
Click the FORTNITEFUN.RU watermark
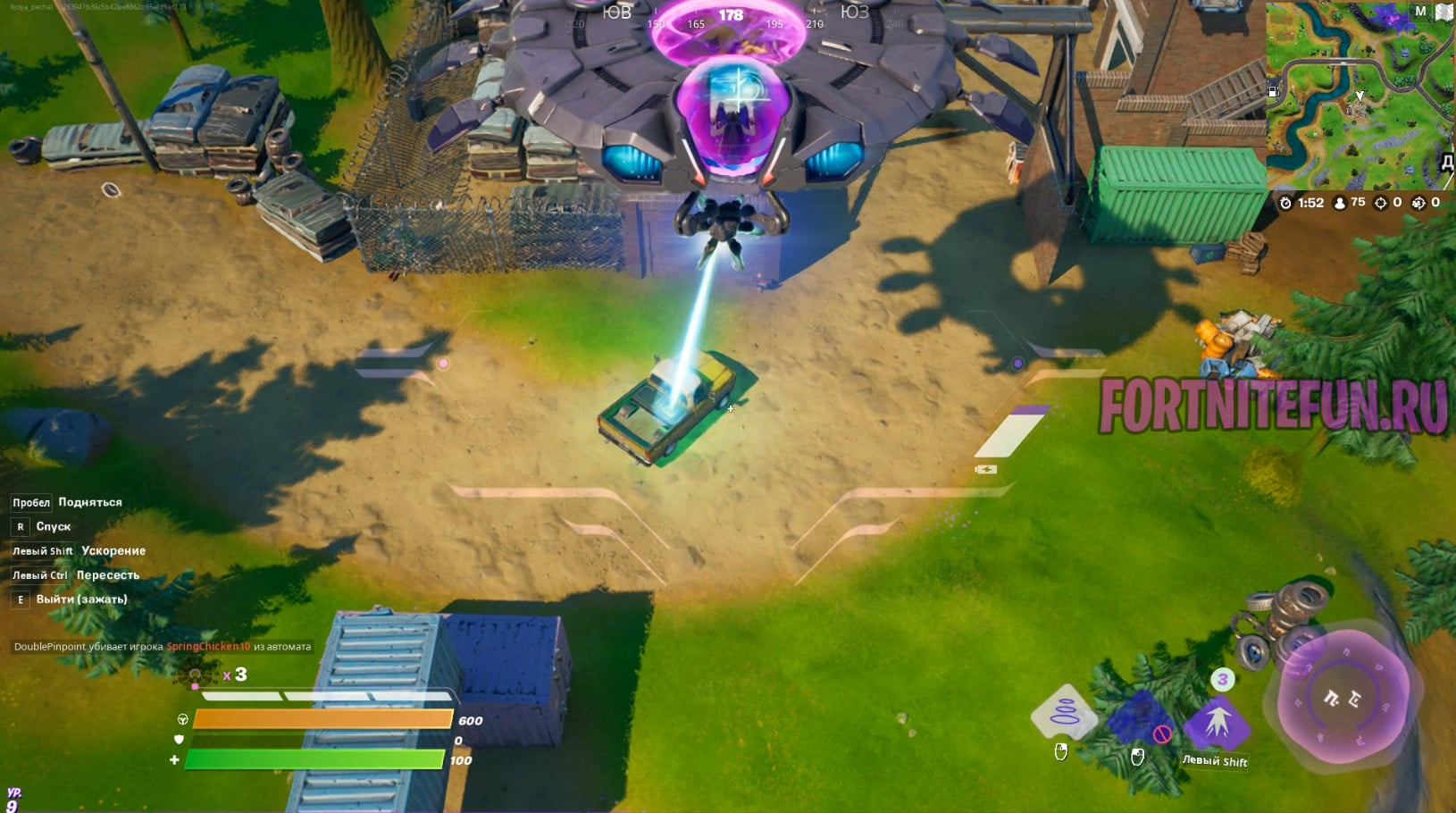(1272, 406)
